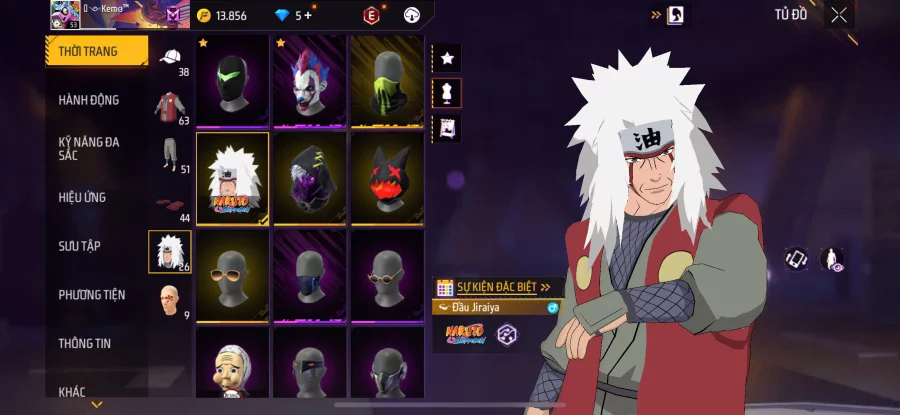This screenshot has height=415, width=900.
Task: Switch to Kỹ Năng Đa Sắc tab
Action: coord(89,148)
